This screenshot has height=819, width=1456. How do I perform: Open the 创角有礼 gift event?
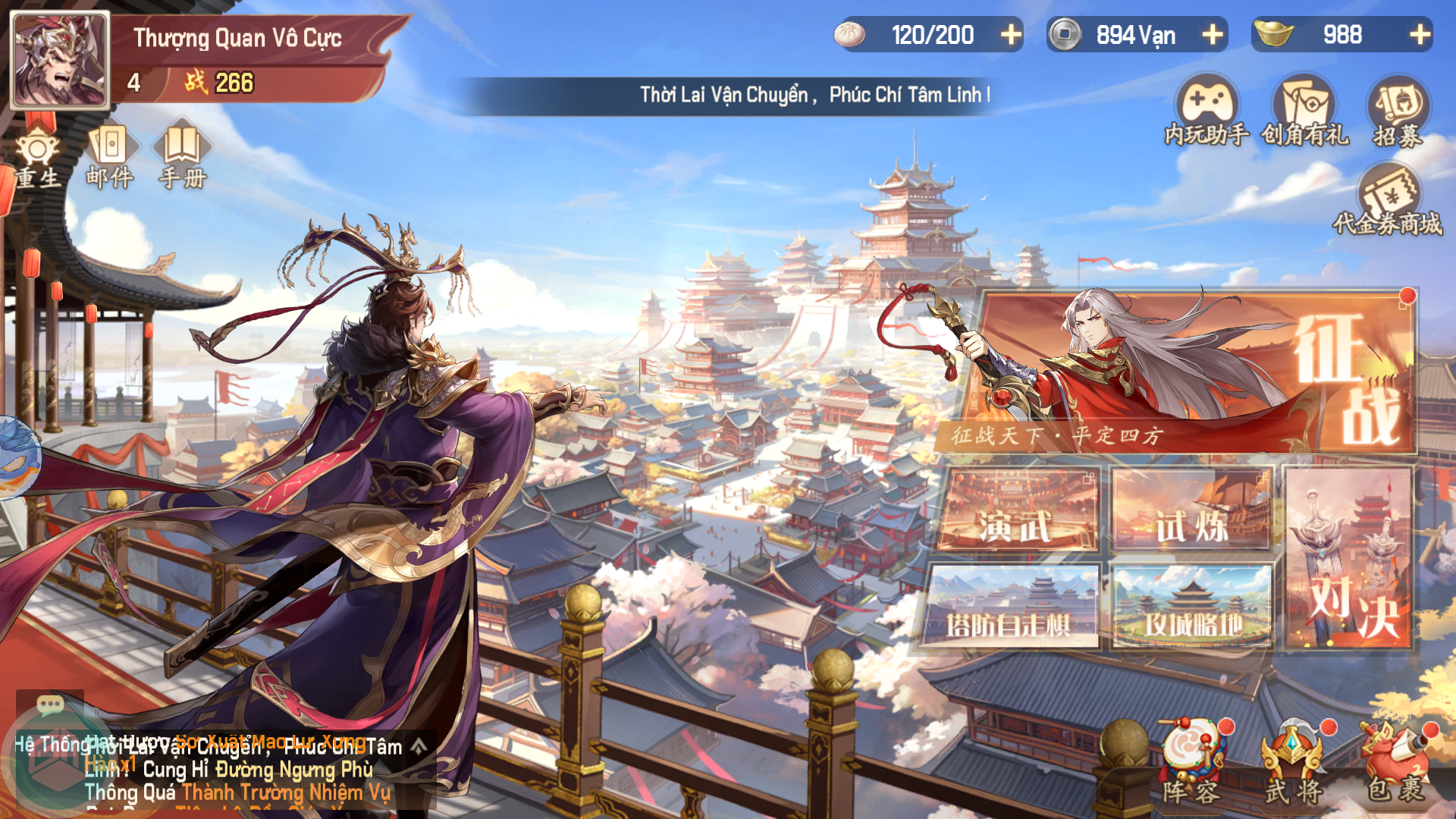tap(1304, 111)
